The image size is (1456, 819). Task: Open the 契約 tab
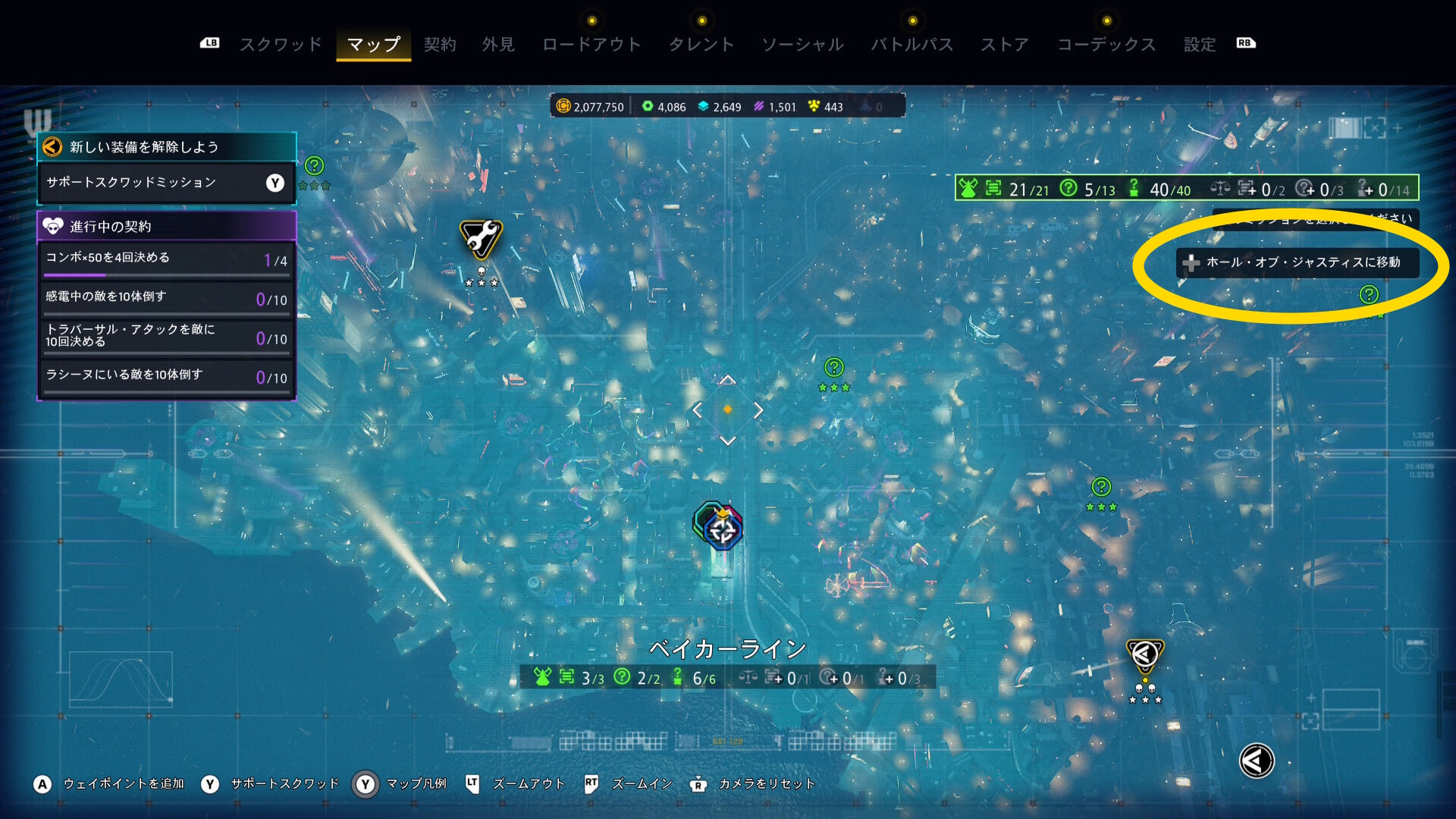[440, 45]
